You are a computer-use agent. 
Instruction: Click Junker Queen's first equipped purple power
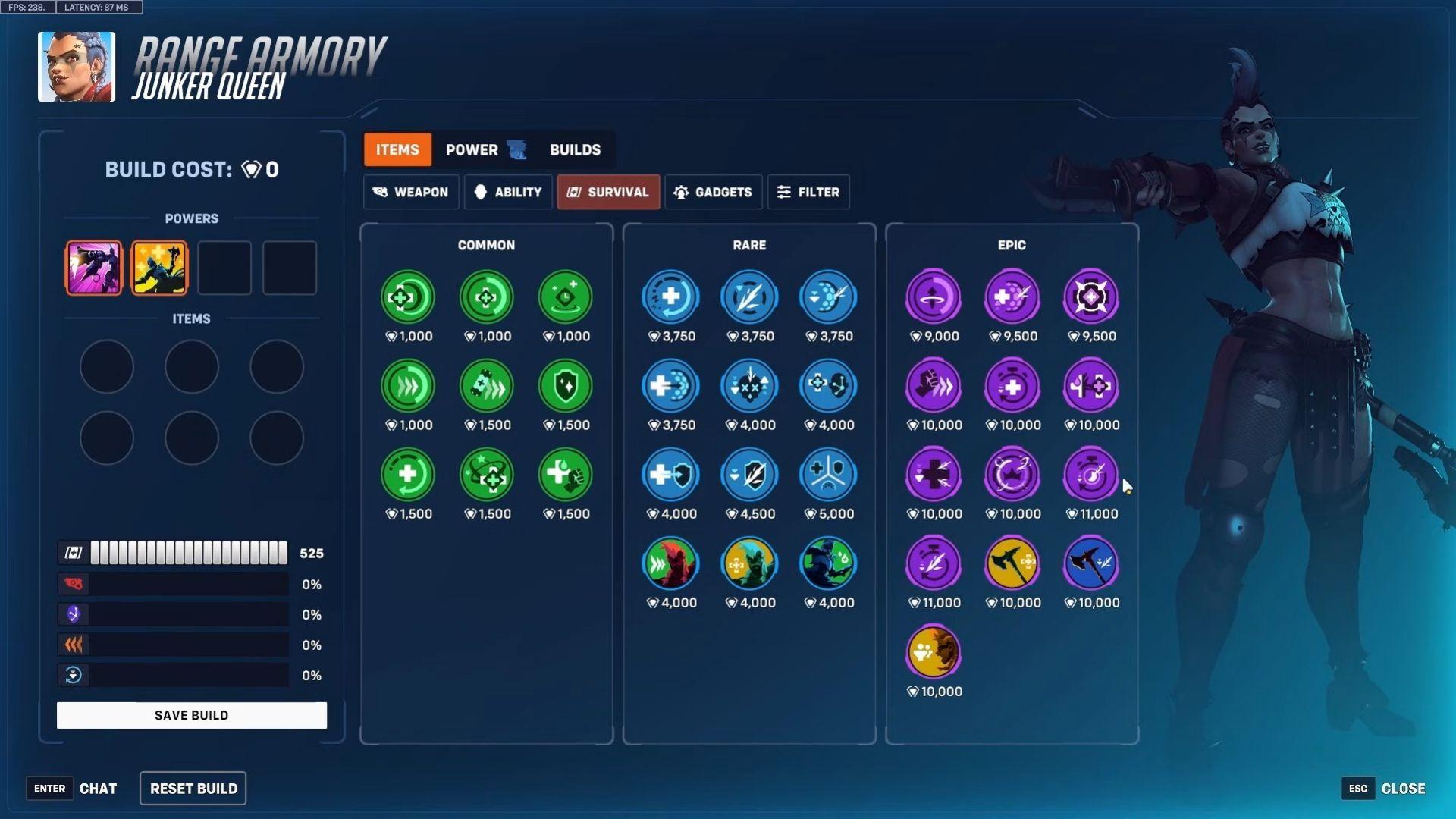[93, 267]
